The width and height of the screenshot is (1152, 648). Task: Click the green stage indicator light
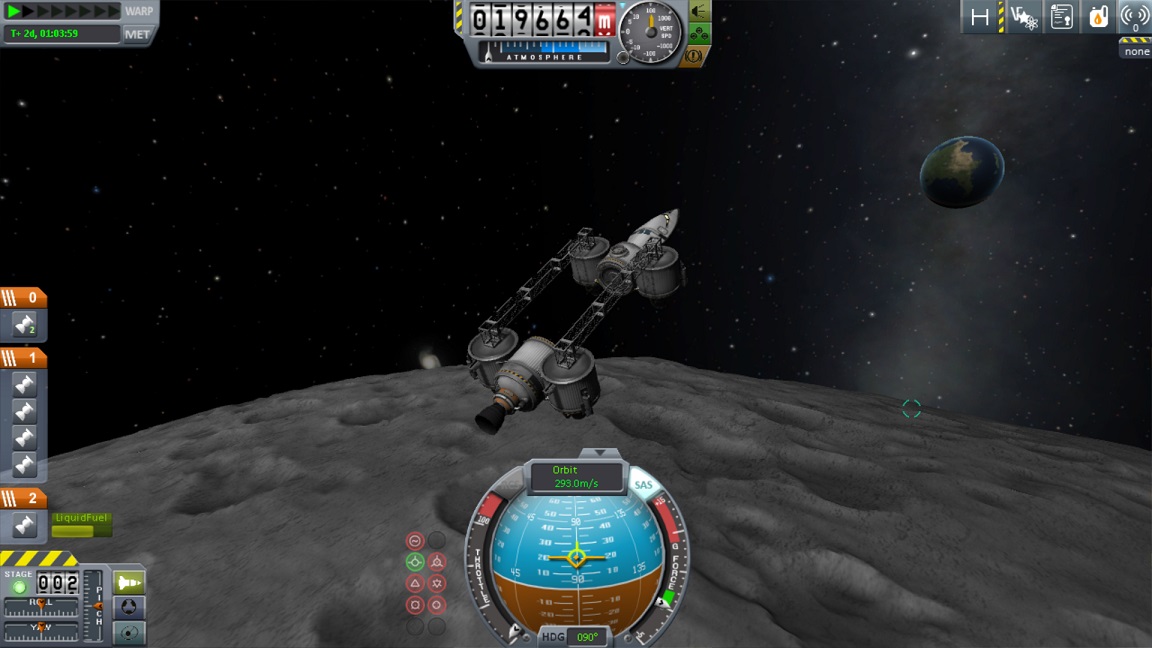click(x=19, y=588)
